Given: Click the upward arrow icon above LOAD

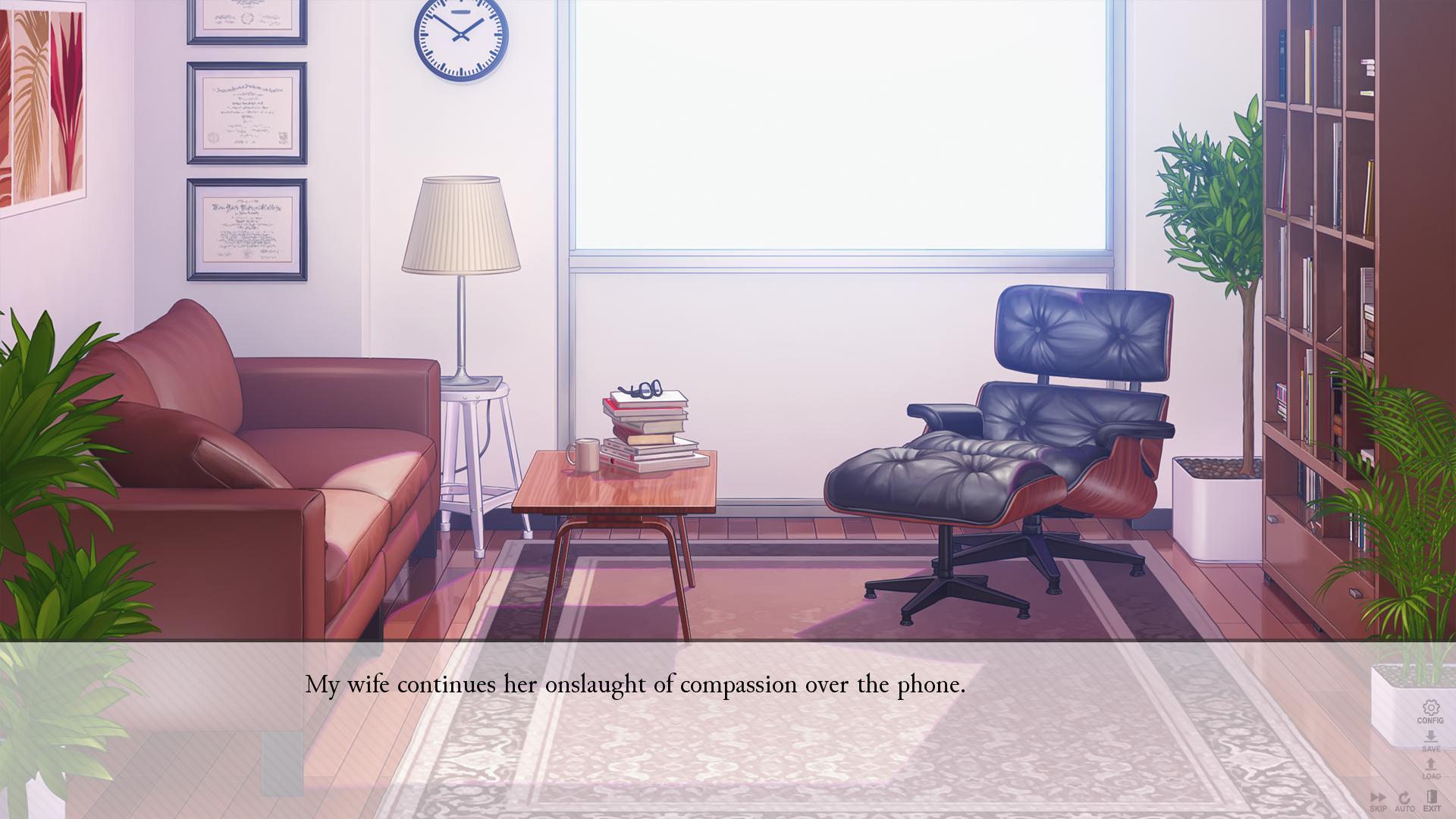Looking at the screenshot, I should coord(1430,764).
